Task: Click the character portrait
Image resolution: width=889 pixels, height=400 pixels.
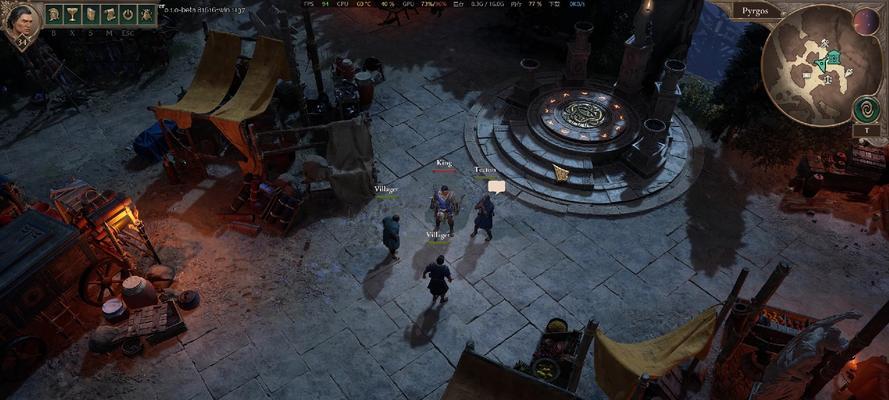Action: (20, 22)
